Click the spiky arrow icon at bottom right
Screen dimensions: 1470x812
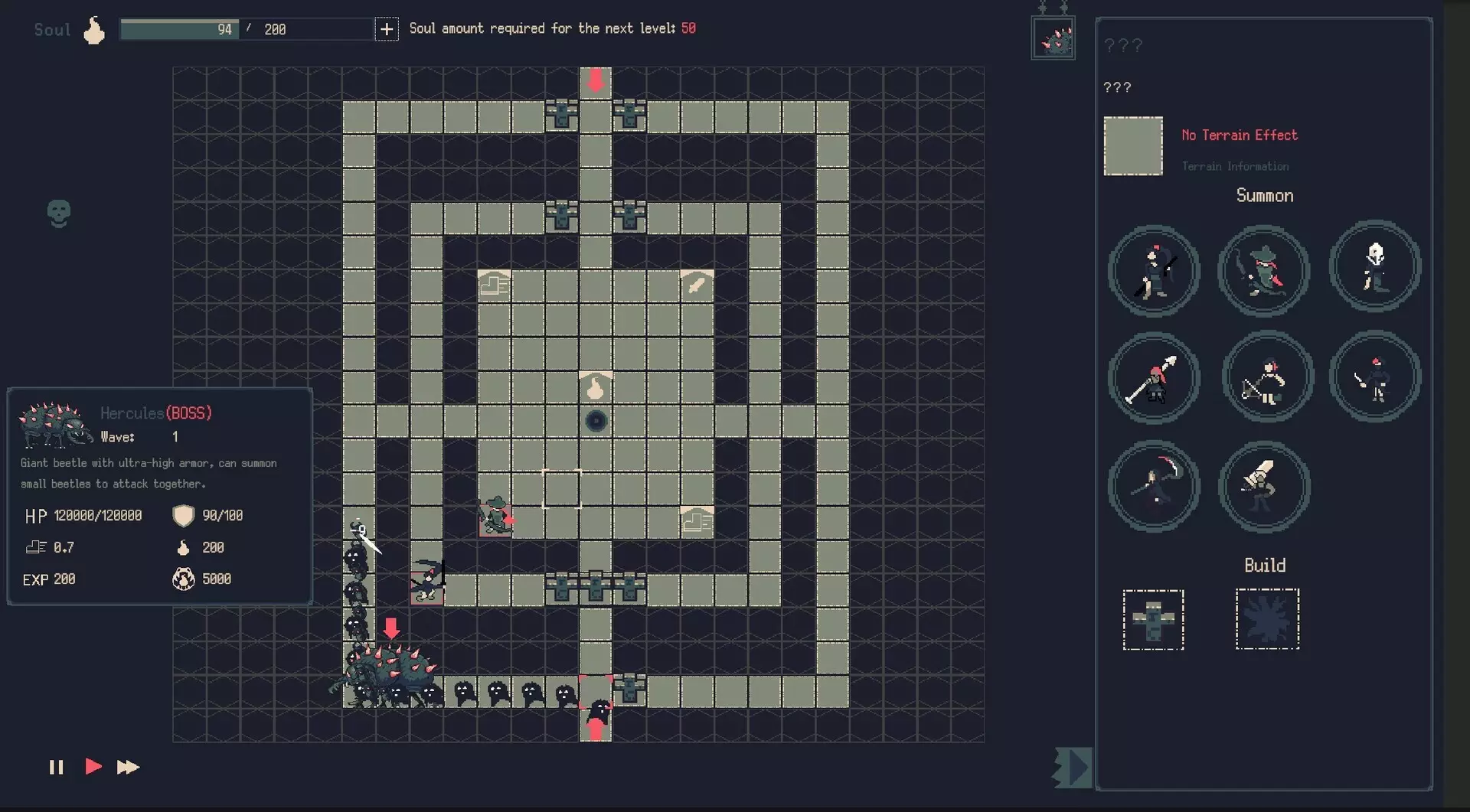1071,768
